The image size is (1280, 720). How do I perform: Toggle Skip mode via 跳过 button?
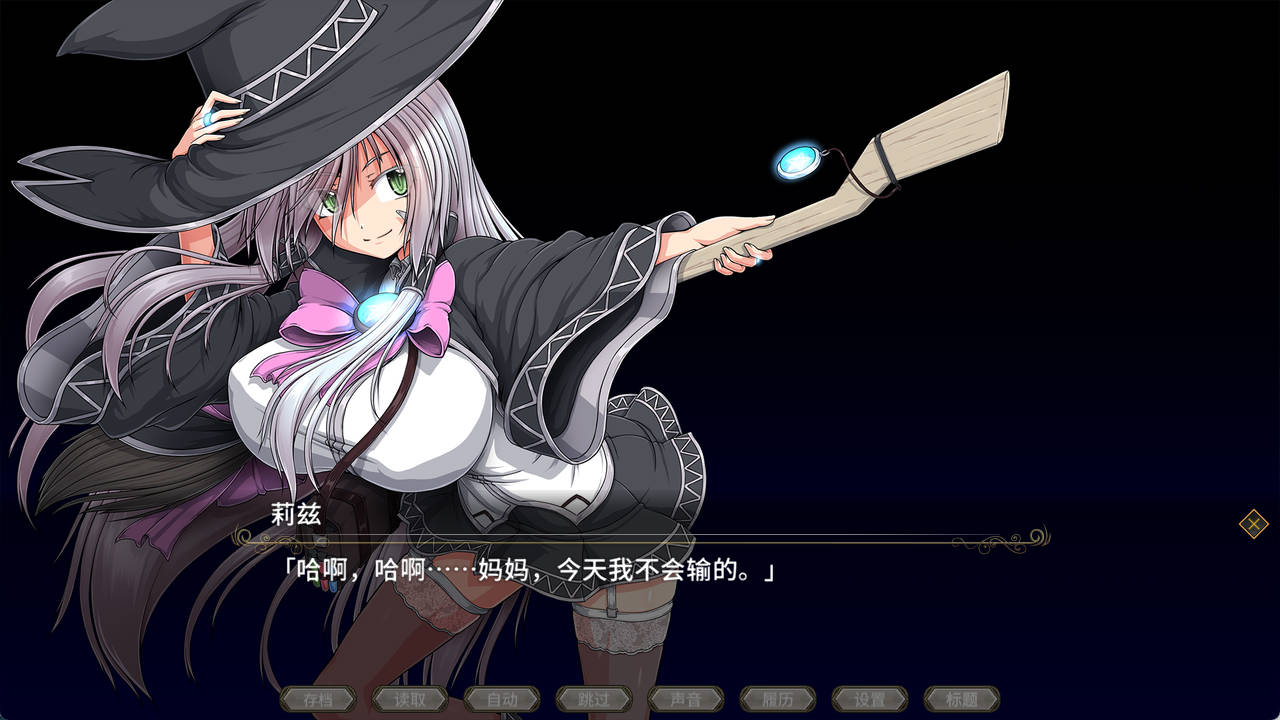click(594, 700)
